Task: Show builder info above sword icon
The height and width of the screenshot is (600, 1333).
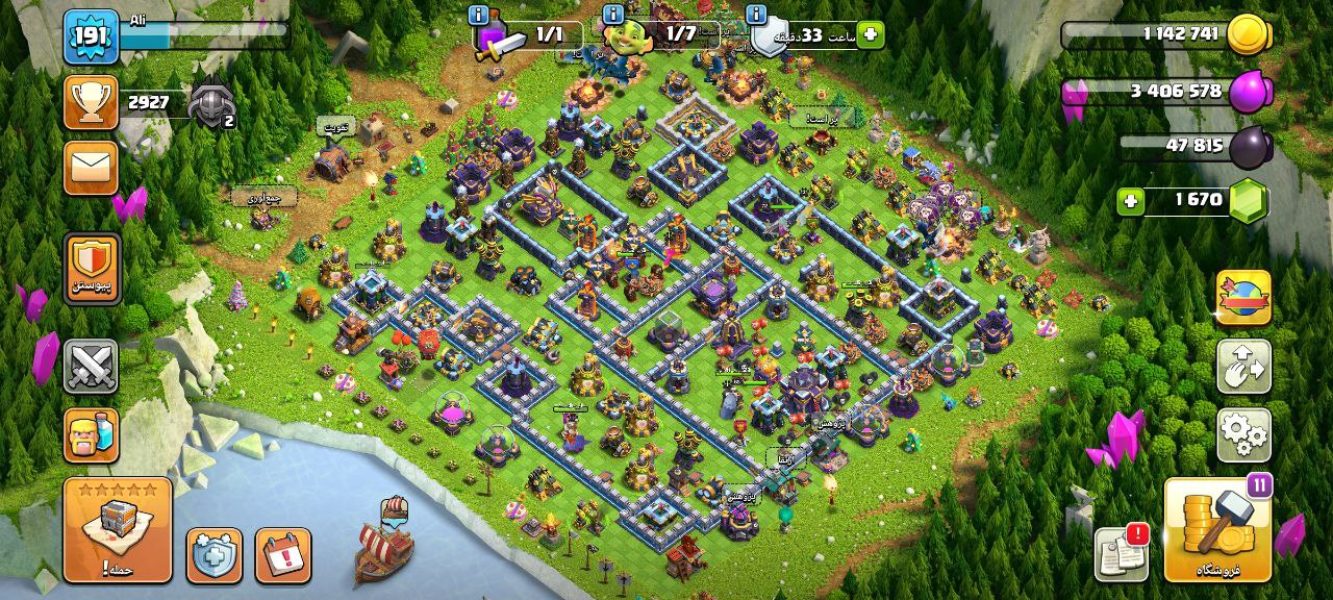Action: 479,14
